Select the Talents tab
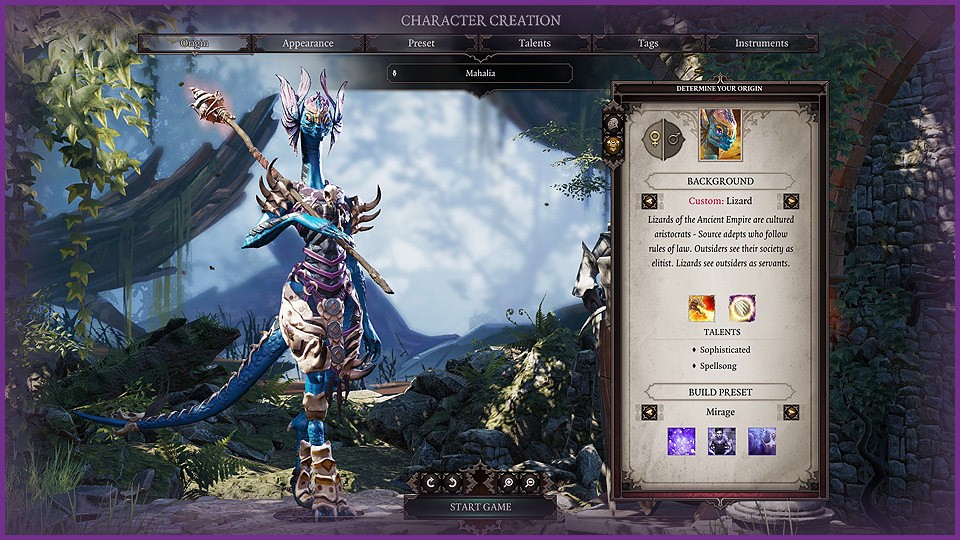 [x=535, y=44]
